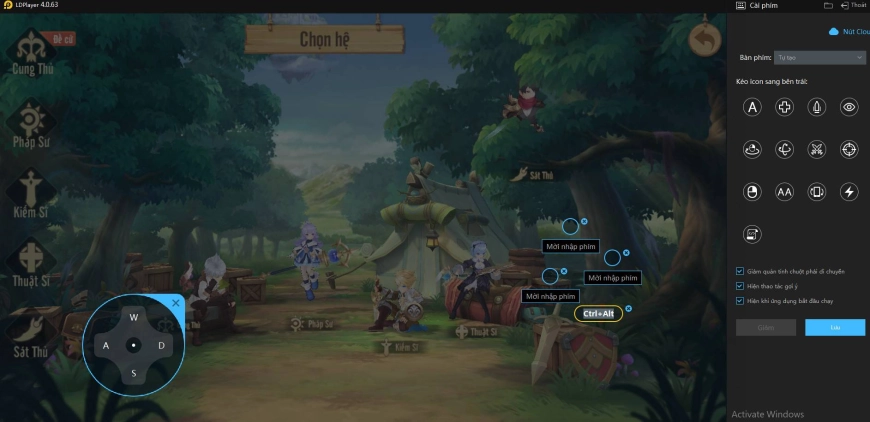Screen dimensions: 870x422
Task: Select the double AA key tool
Action: pyautogui.click(x=785, y=192)
